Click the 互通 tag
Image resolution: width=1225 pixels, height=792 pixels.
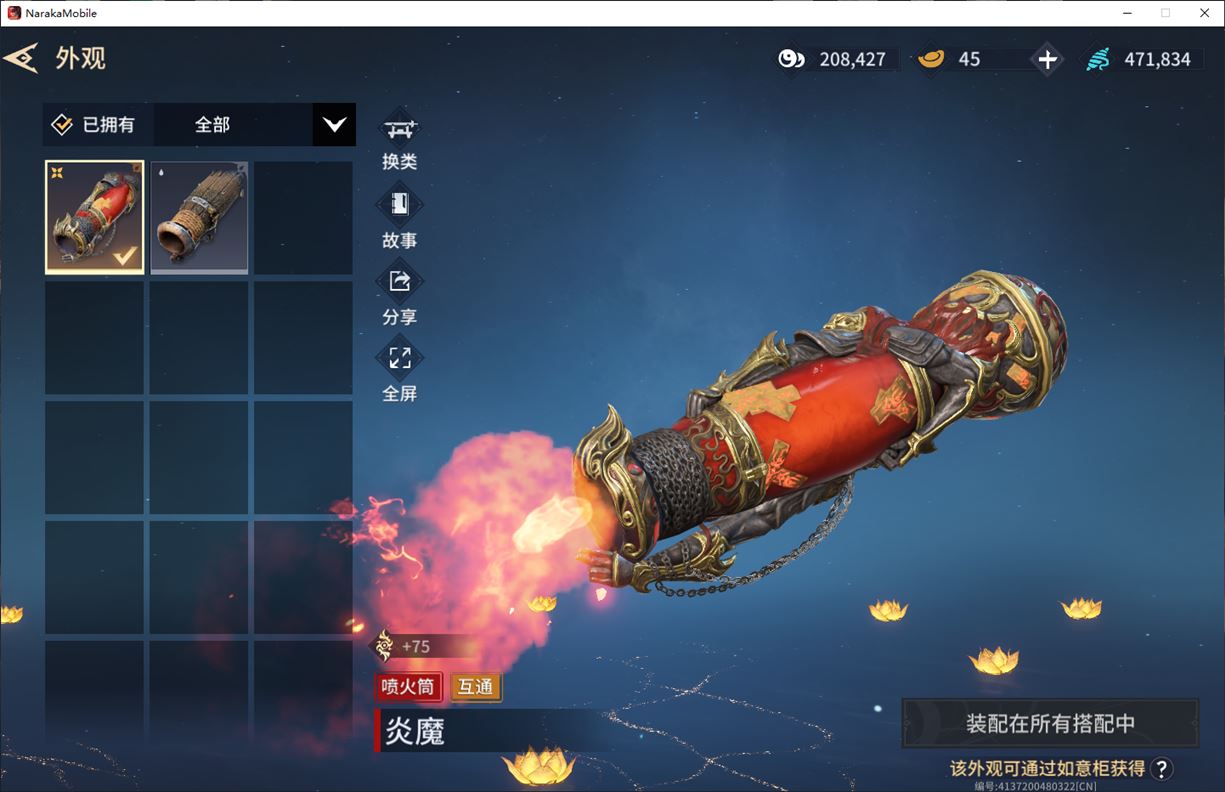pos(476,687)
